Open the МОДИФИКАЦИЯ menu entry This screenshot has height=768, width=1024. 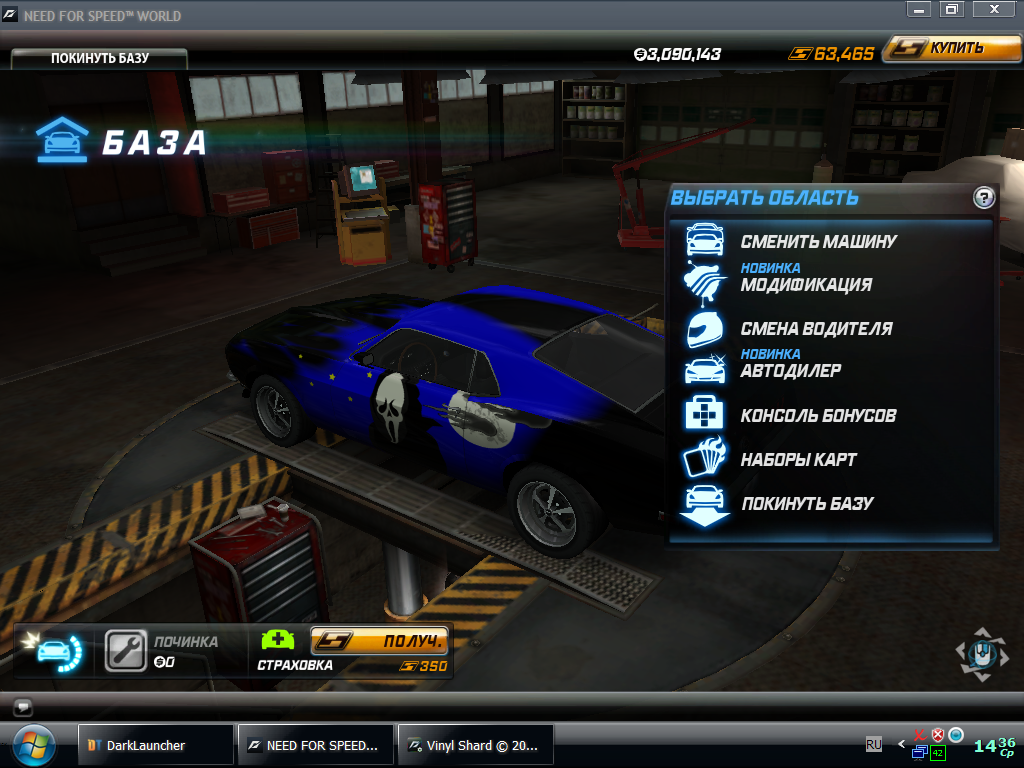point(806,284)
